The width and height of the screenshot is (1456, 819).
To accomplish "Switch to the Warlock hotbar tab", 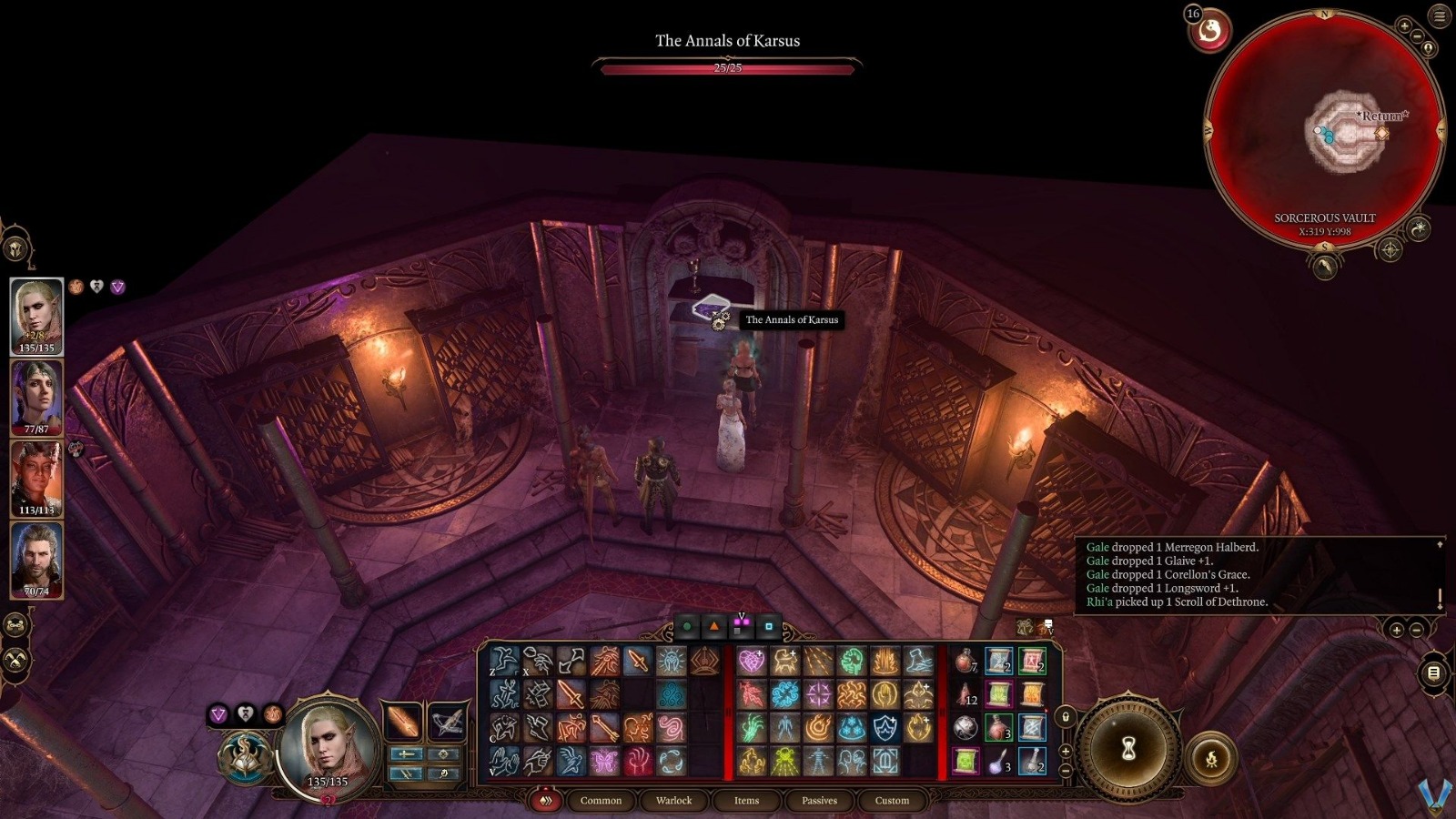I will pos(673,800).
